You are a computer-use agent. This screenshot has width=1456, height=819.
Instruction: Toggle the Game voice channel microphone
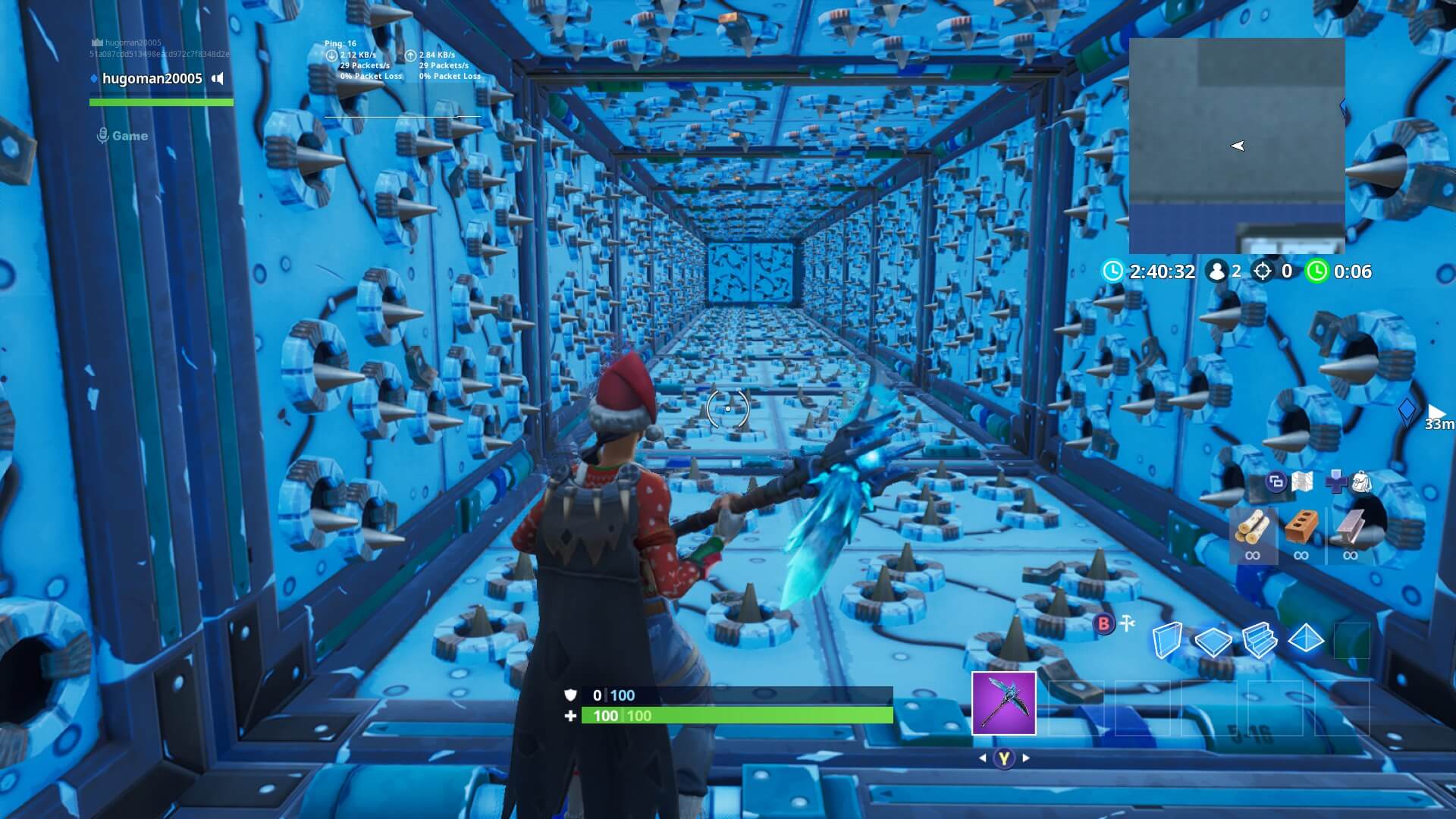104,136
